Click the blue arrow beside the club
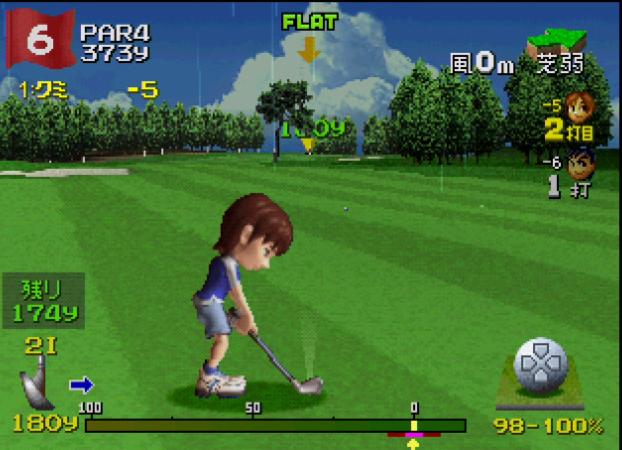The height and width of the screenshot is (450, 622). (80, 384)
